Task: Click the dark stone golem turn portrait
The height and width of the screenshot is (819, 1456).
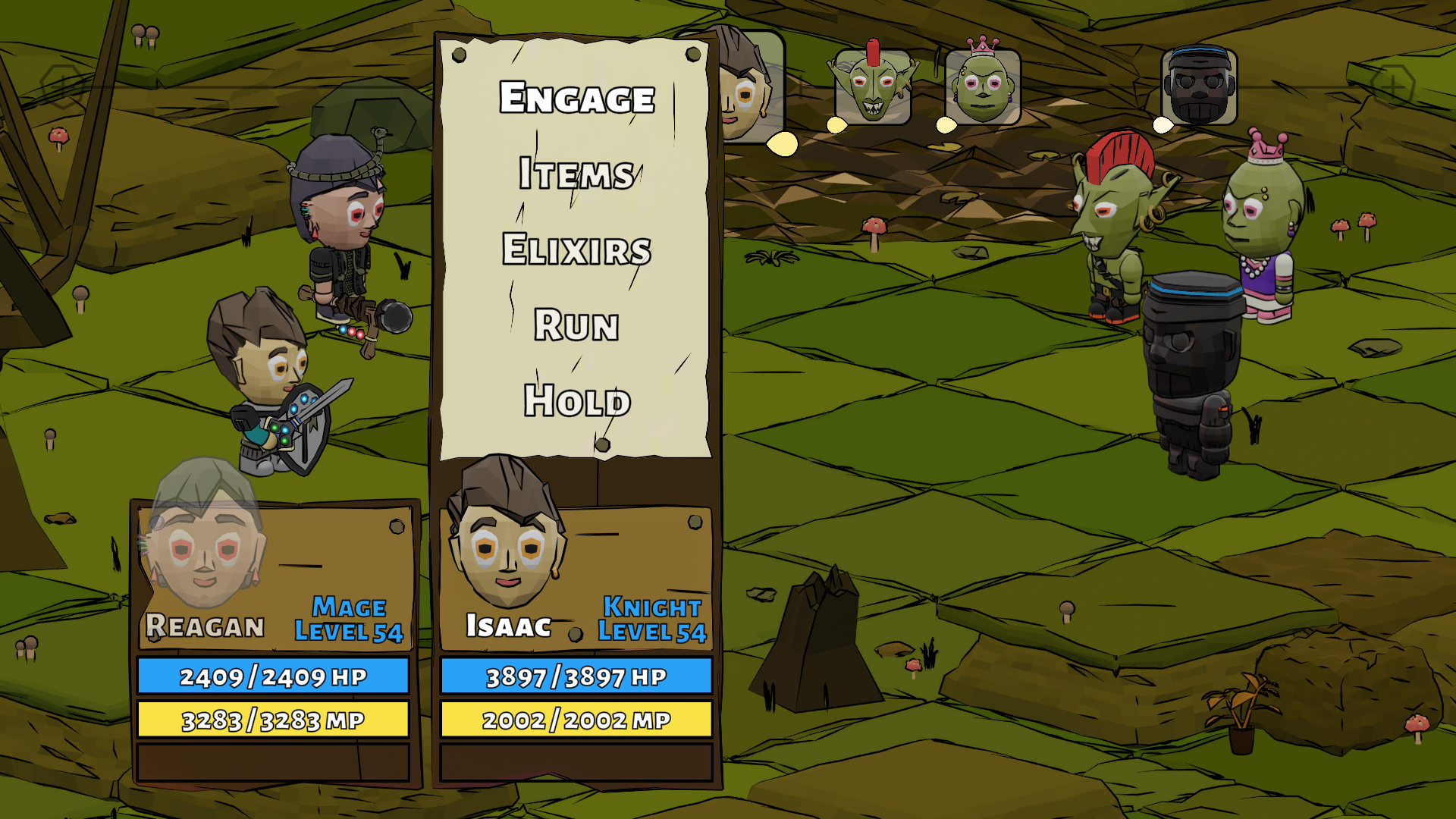Action: [1199, 86]
